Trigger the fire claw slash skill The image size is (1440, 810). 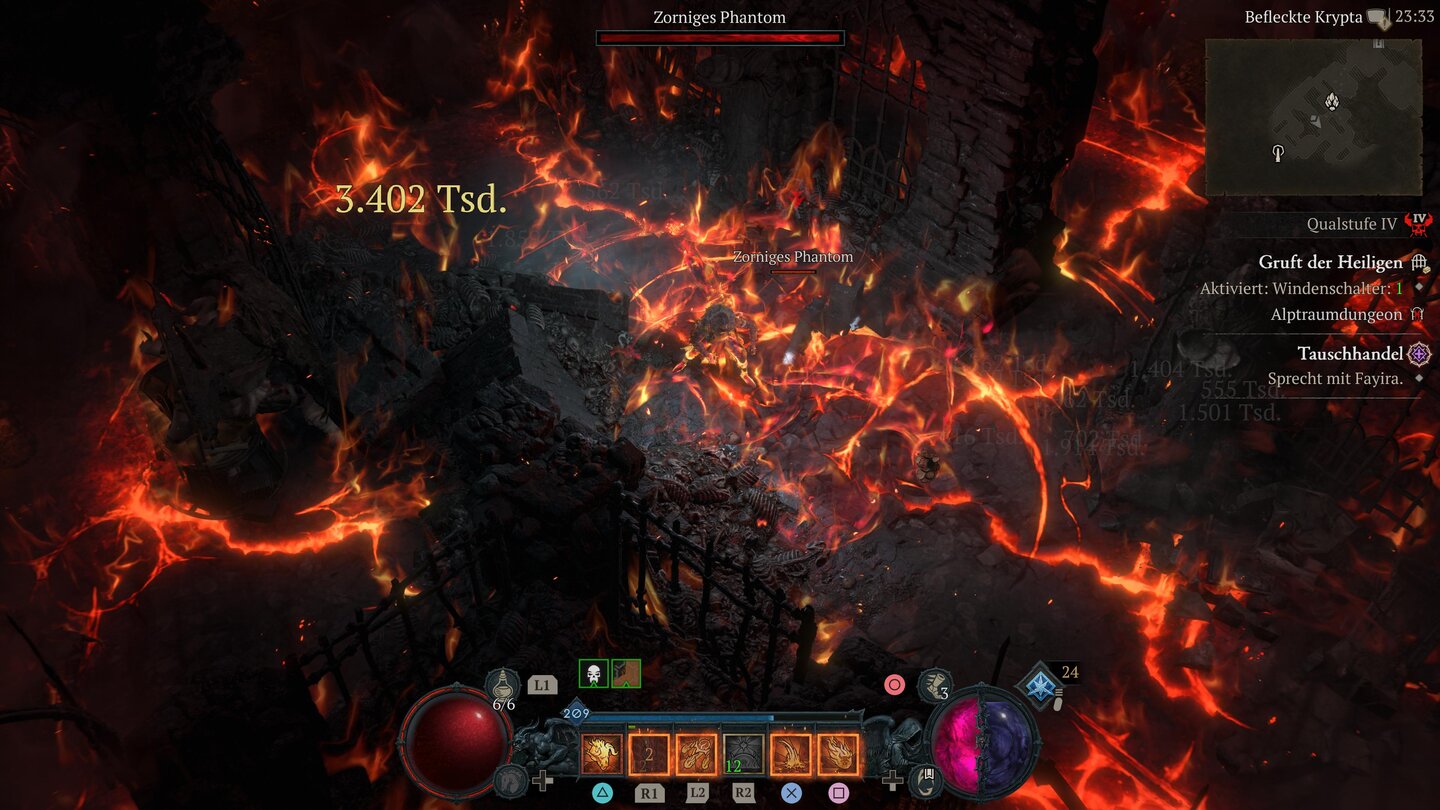click(x=790, y=754)
